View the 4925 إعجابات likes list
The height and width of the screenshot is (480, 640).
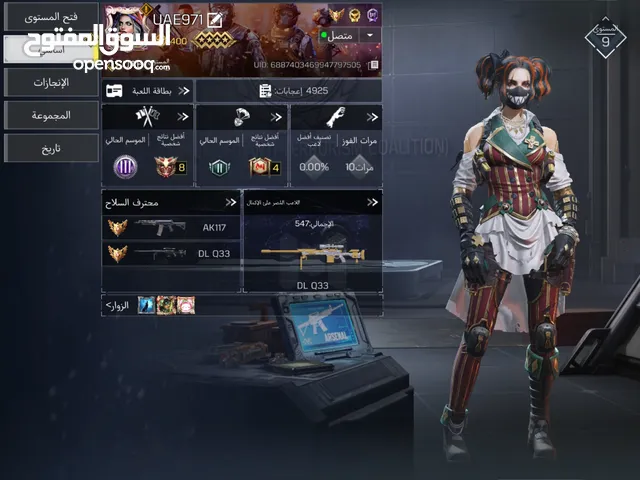290,91
